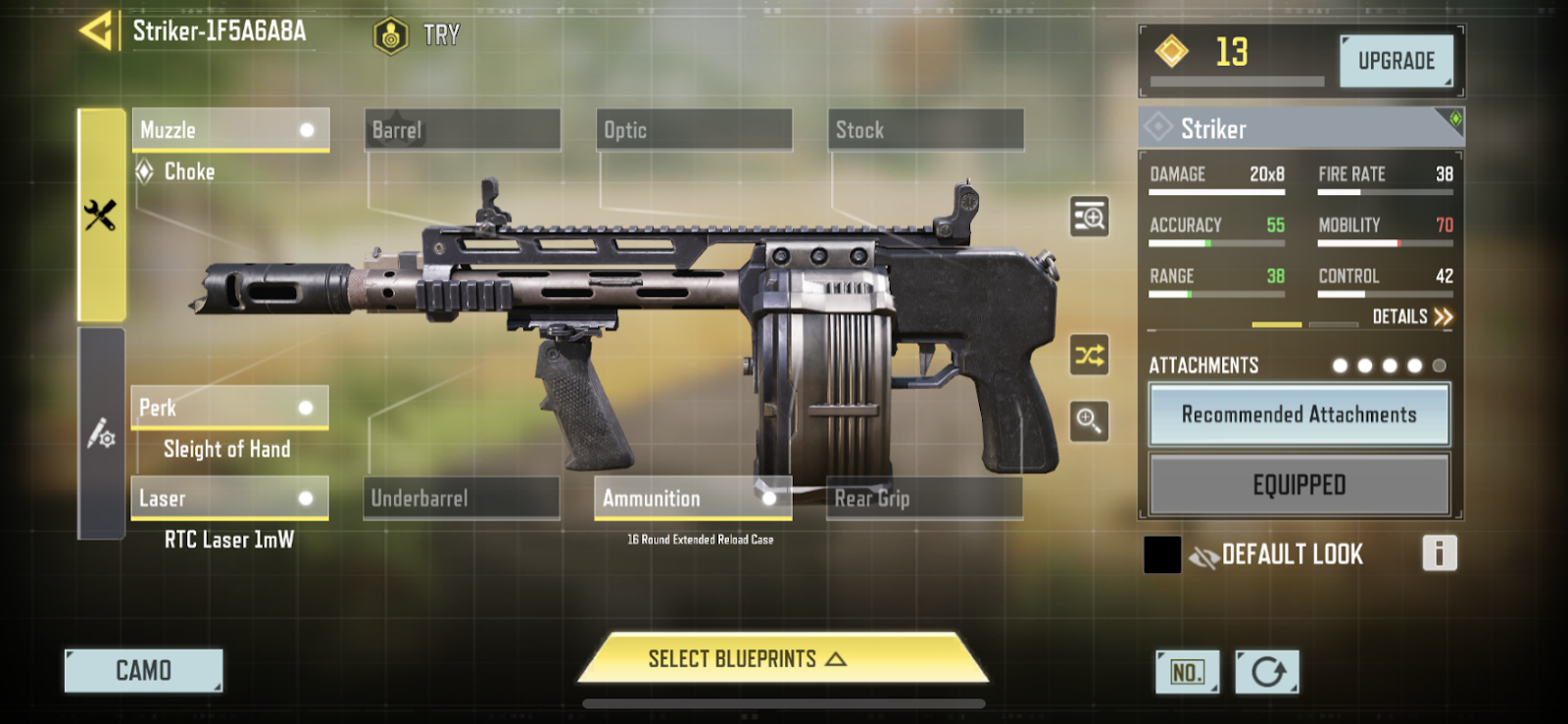Image resolution: width=1568 pixels, height=724 pixels.
Task: Go back using the yellow arrow
Action: click(x=96, y=31)
